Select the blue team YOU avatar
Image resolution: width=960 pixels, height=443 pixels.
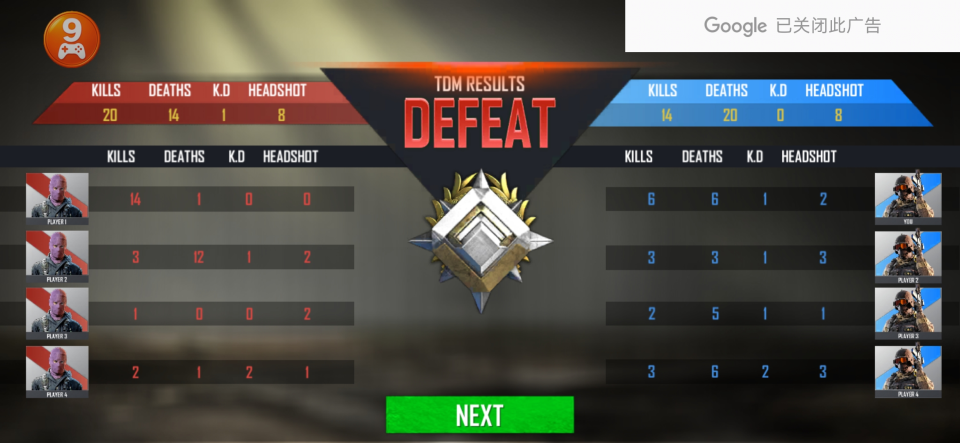(x=907, y=198)
